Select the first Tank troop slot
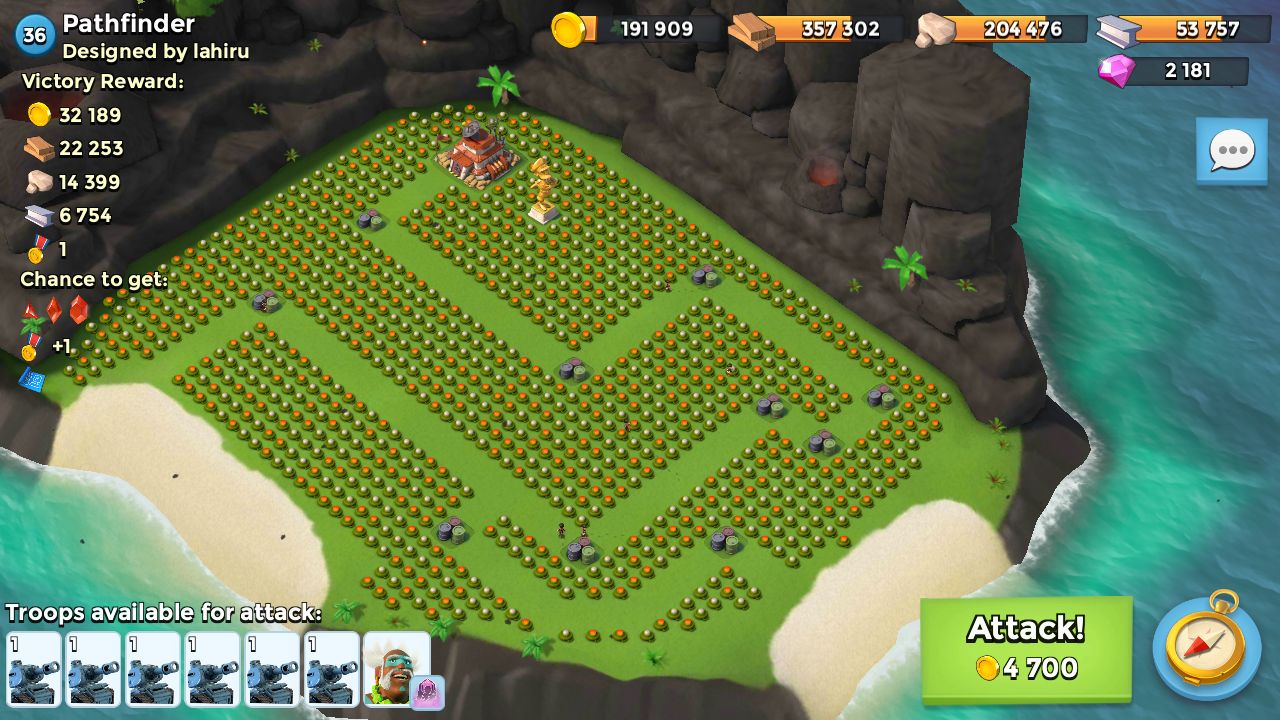 point(35,668)
